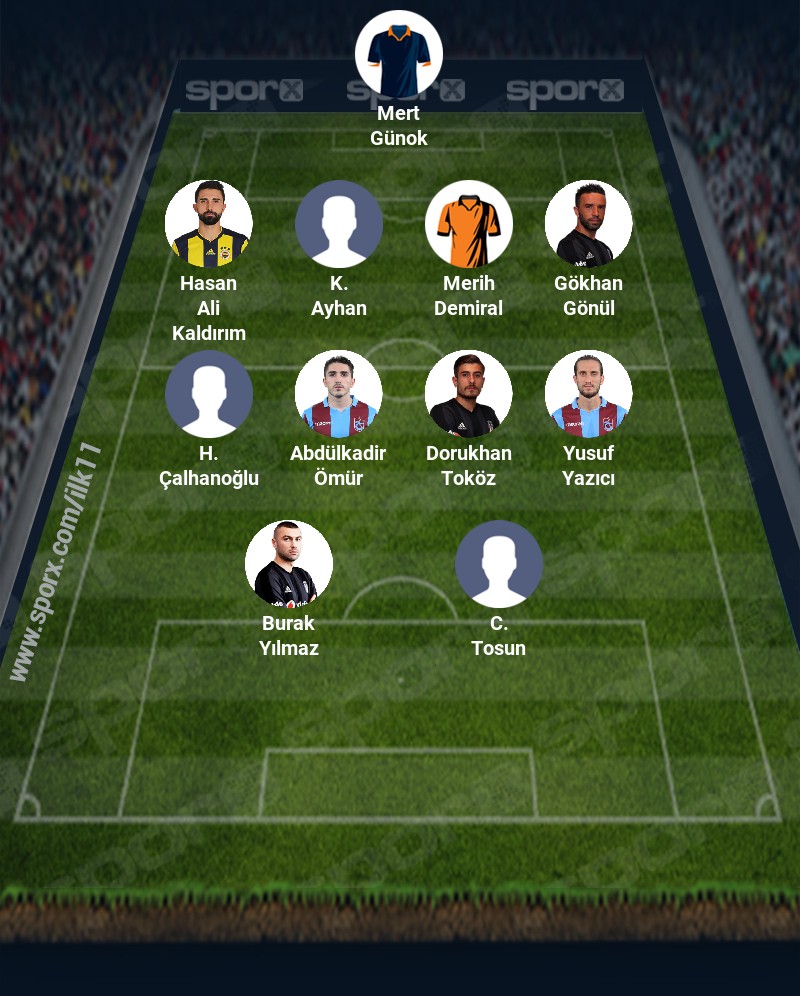Choose the Hasan Ali Kaldırım player circle
This screenshot has width=800, height=996.
(x=209, y=224)
